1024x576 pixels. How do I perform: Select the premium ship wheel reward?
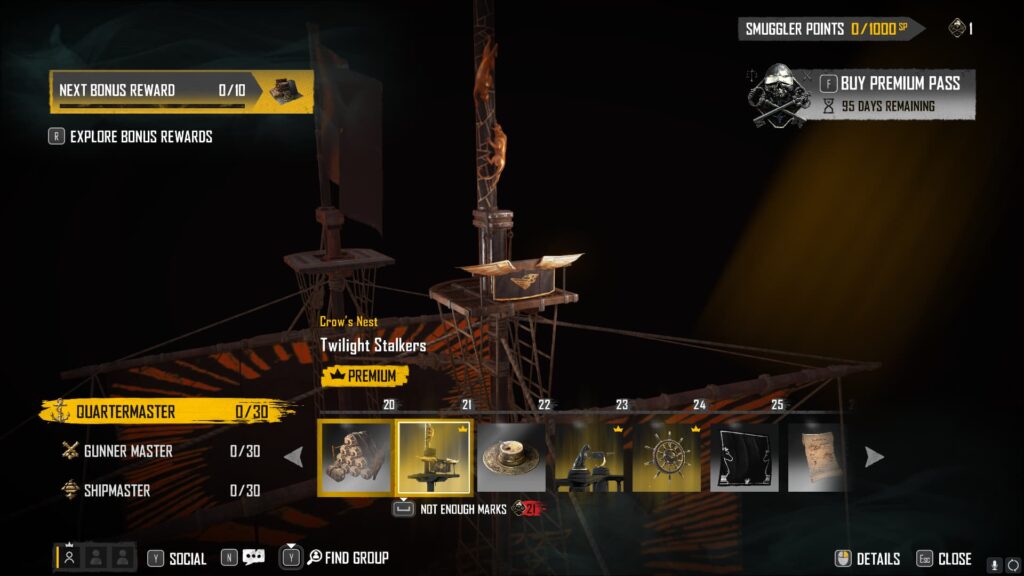tap(667, 458)
